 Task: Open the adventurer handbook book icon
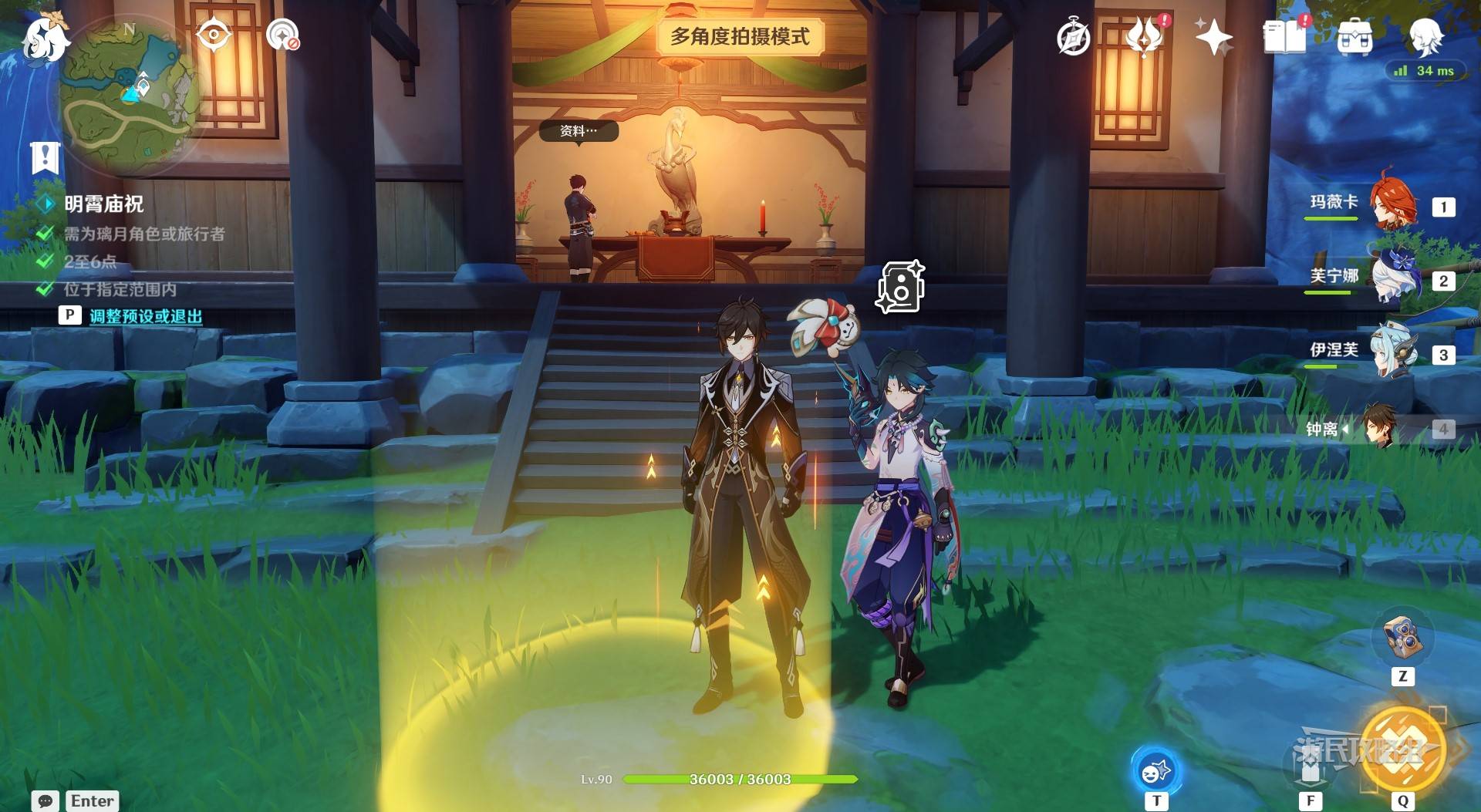coord(1284,37)
